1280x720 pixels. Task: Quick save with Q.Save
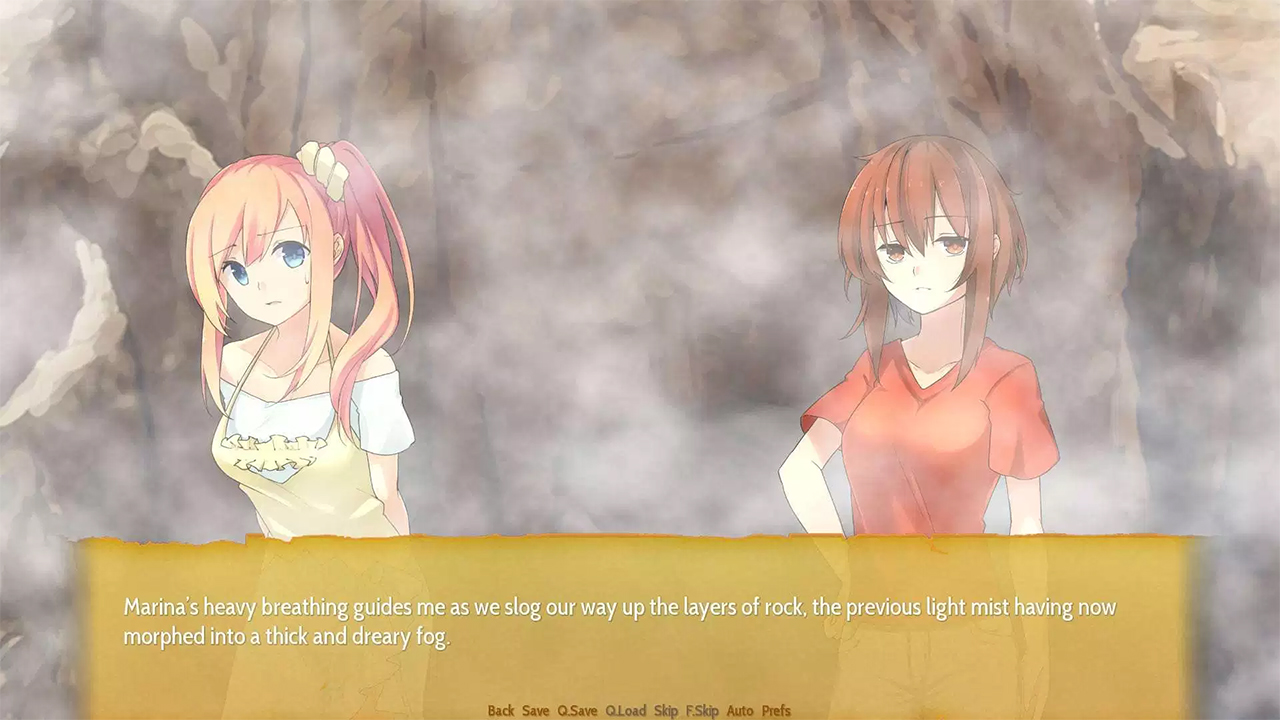click(577, 711)
